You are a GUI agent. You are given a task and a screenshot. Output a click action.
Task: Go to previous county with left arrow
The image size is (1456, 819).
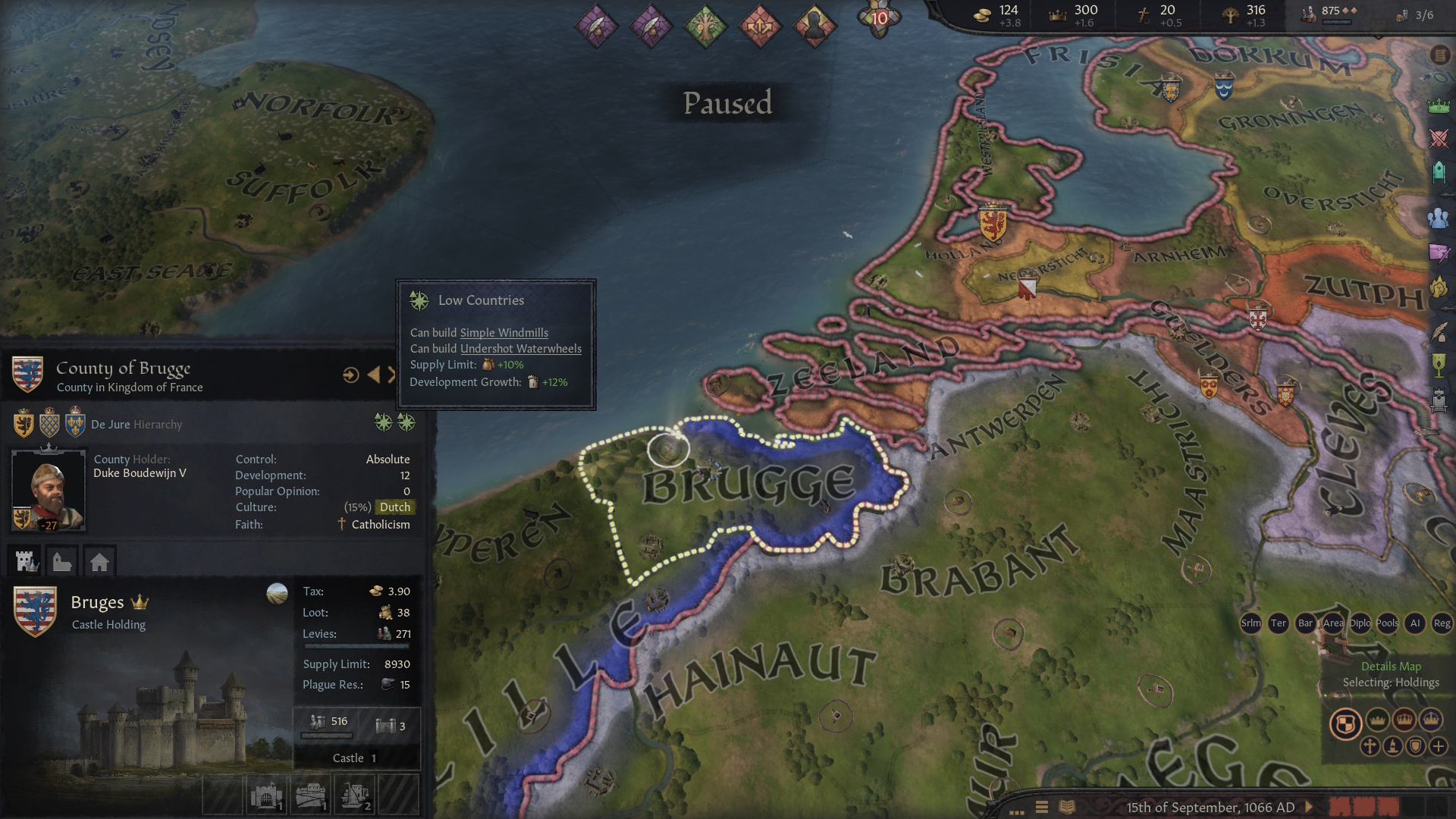pyautogui.click(x=373, y=375)
